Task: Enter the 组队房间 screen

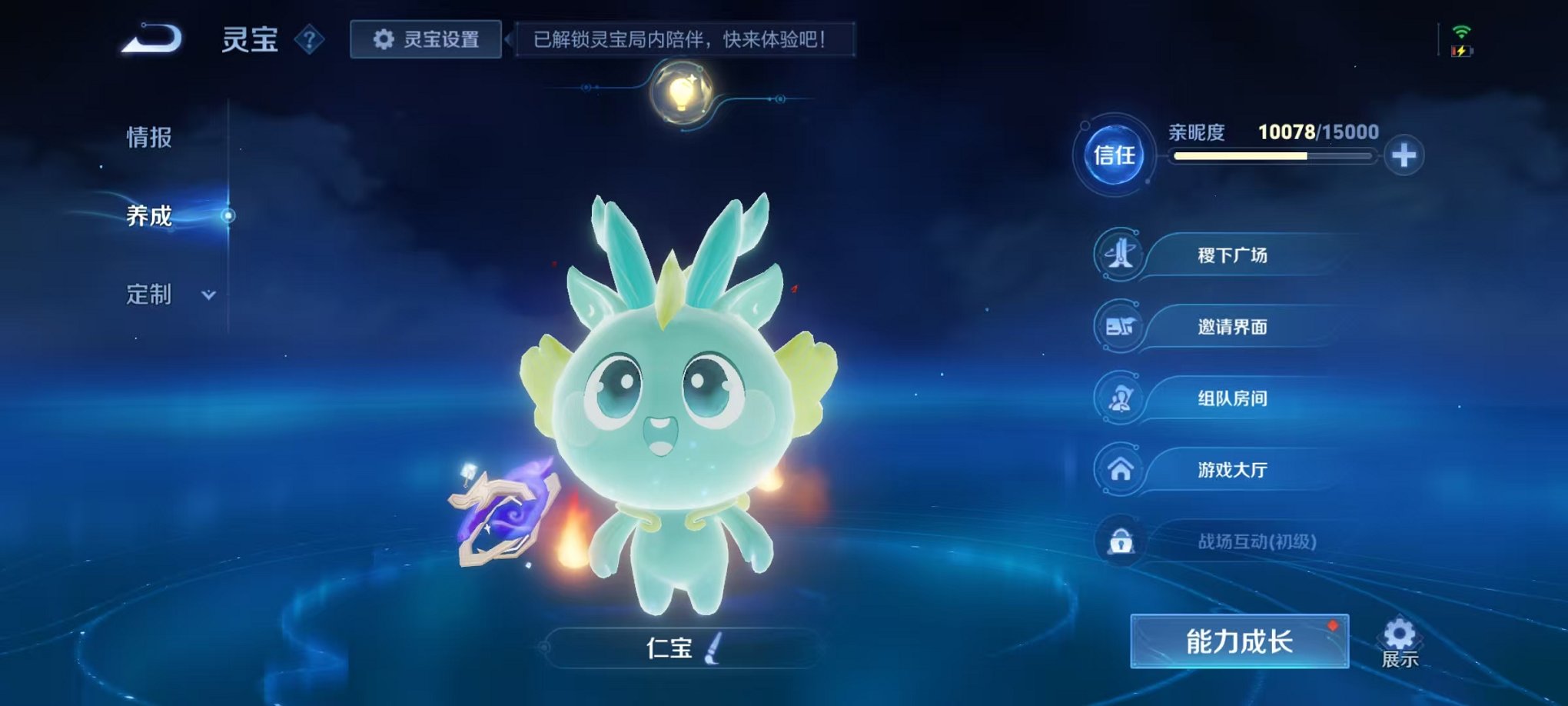Action: pos(1230,398)
